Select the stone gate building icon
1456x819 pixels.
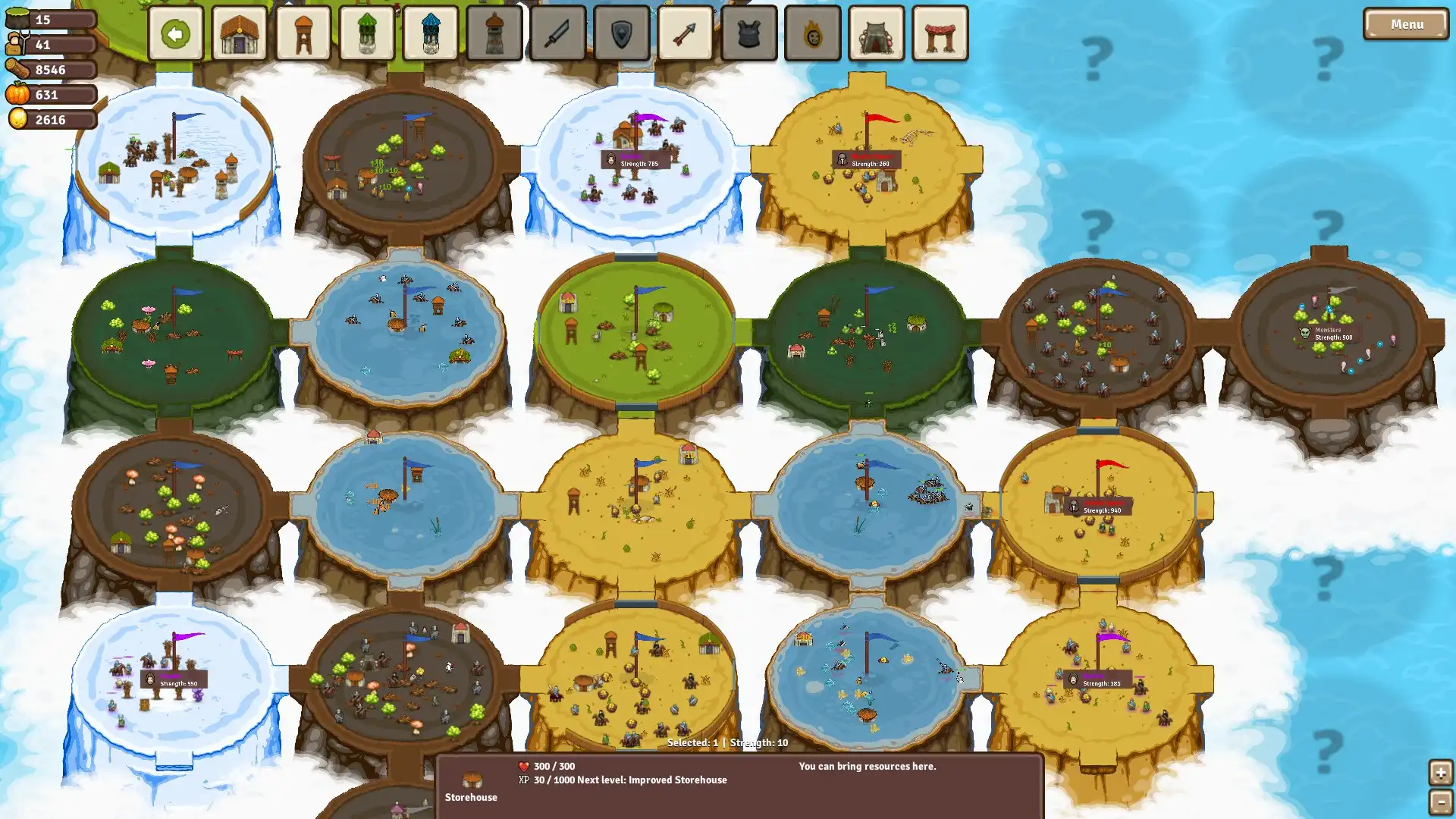[x=877, y=33]
